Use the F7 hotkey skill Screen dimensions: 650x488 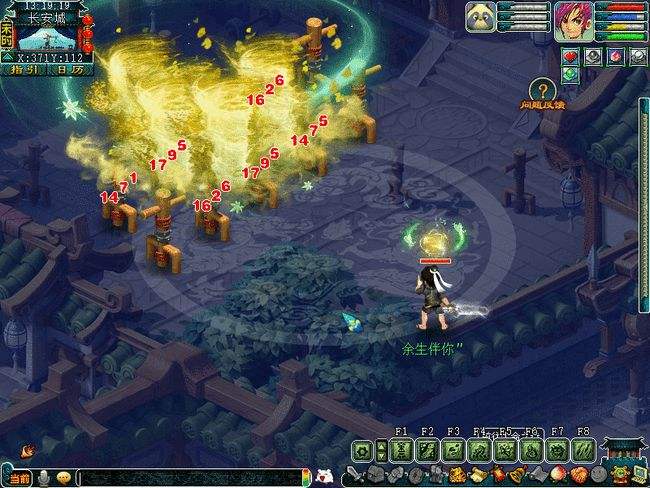point(557,450)
